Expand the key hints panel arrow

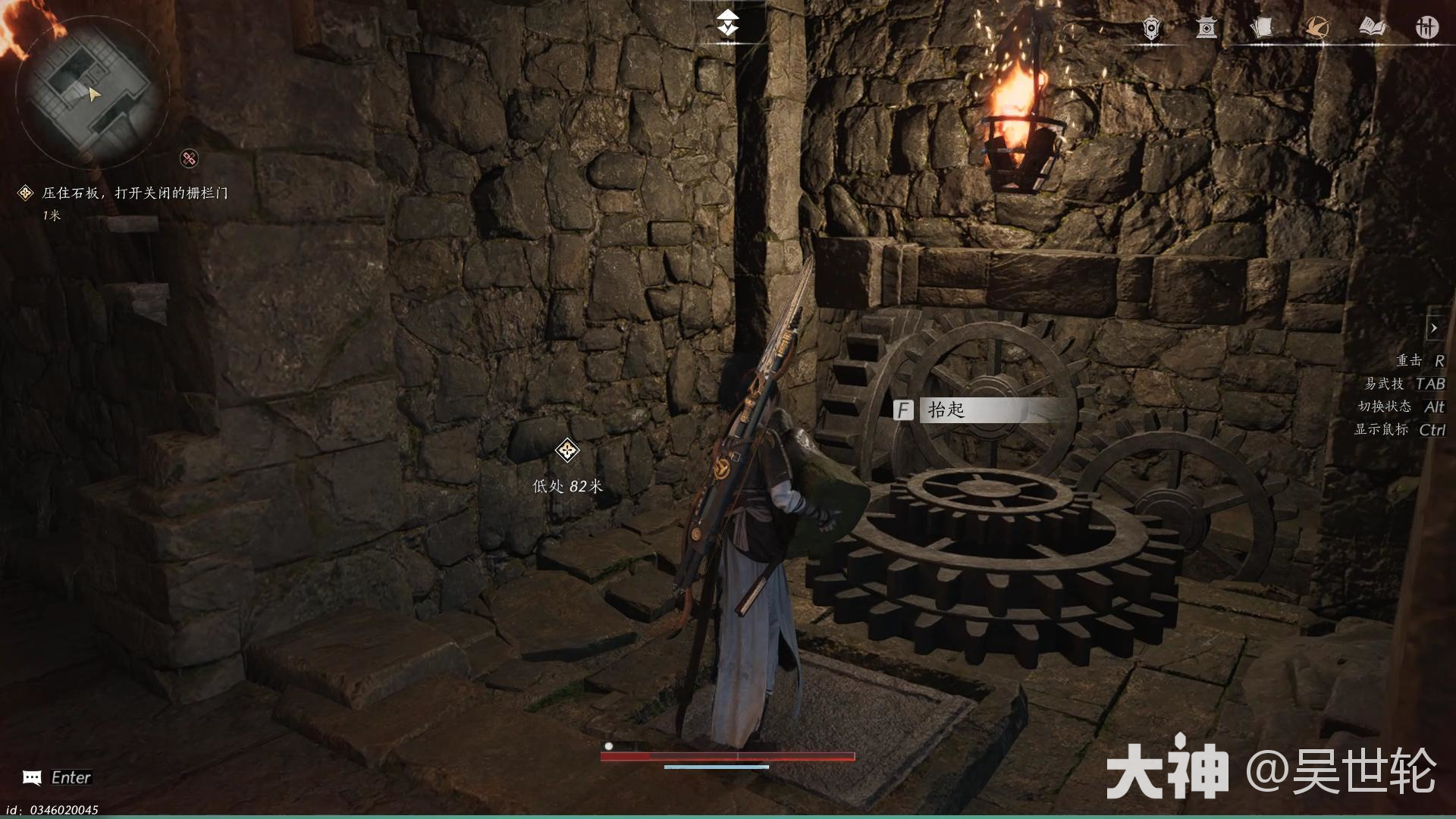tap(1434, 328)
